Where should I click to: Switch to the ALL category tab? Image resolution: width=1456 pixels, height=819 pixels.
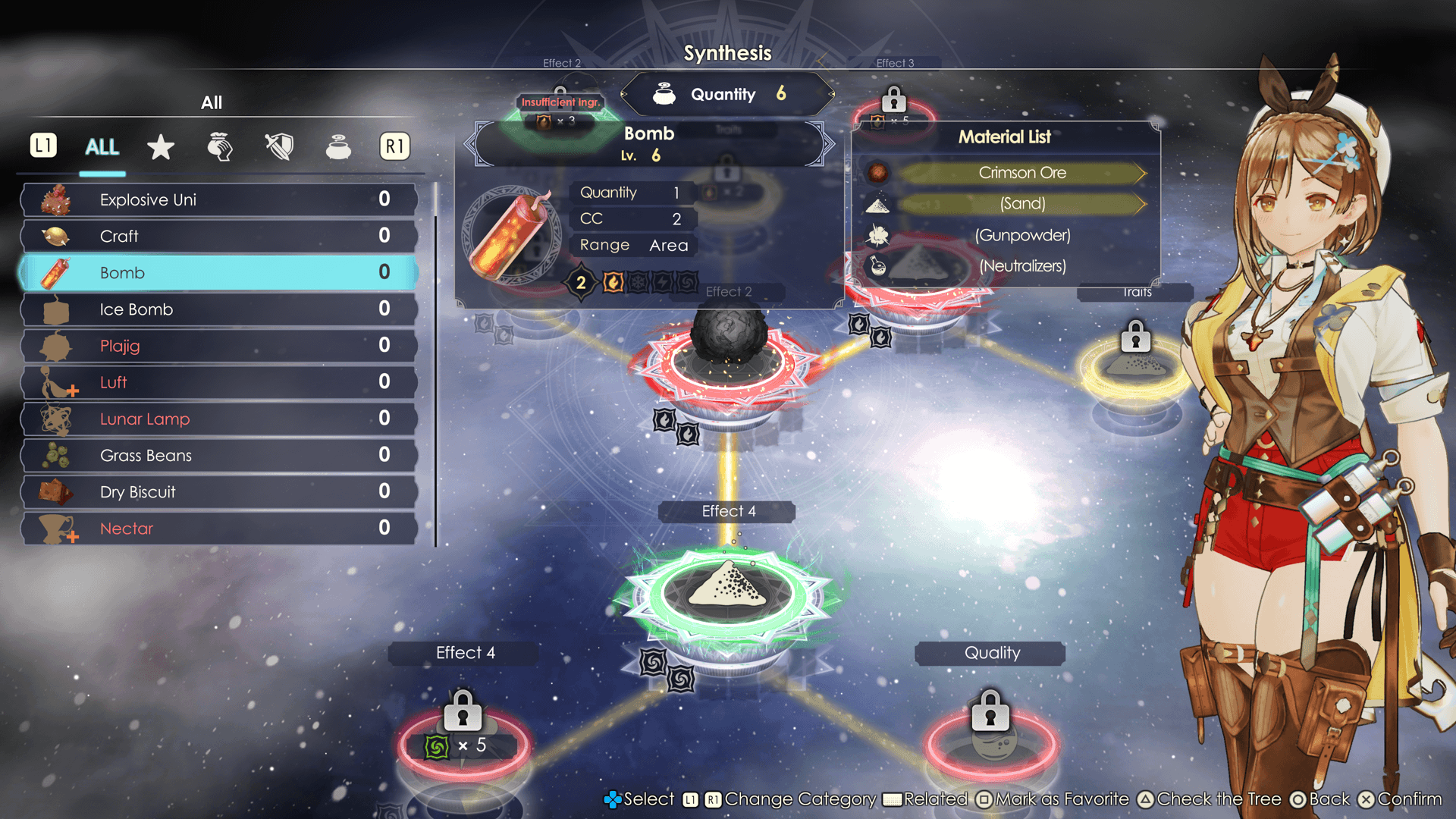[102, 146]
